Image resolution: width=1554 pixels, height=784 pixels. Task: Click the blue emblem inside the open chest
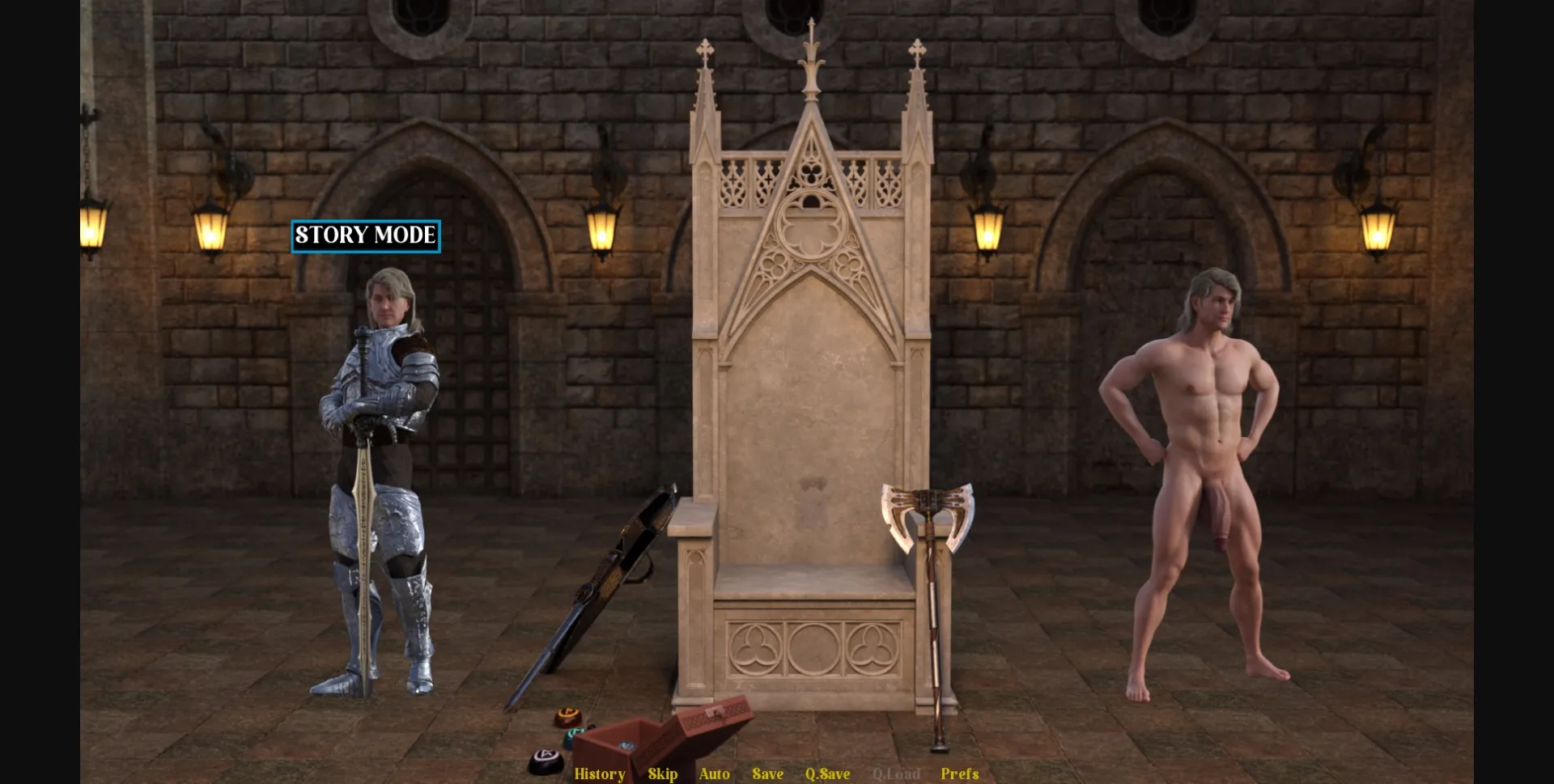pos(626,745)
